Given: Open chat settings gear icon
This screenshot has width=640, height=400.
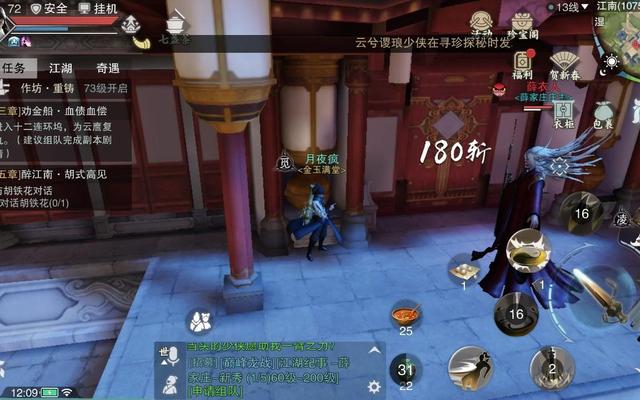Looking at the screenshot, I should pyautogui.click(x=375, y=386).
